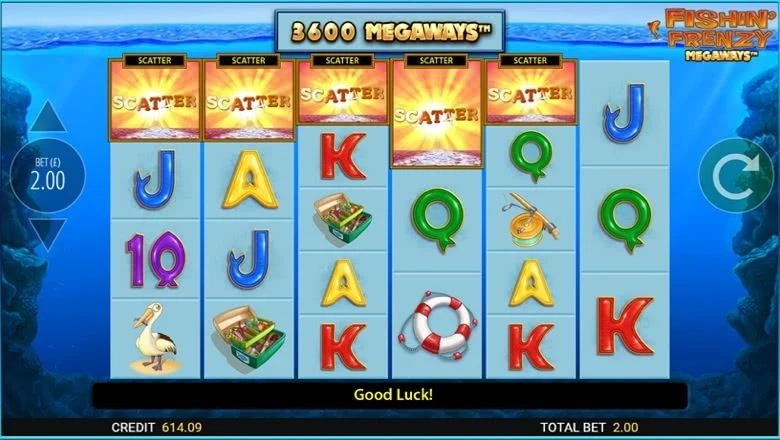This screenshot has height=440, width=780.
Task: Decrease the bet with the down arrow
Action: [47, 235]
